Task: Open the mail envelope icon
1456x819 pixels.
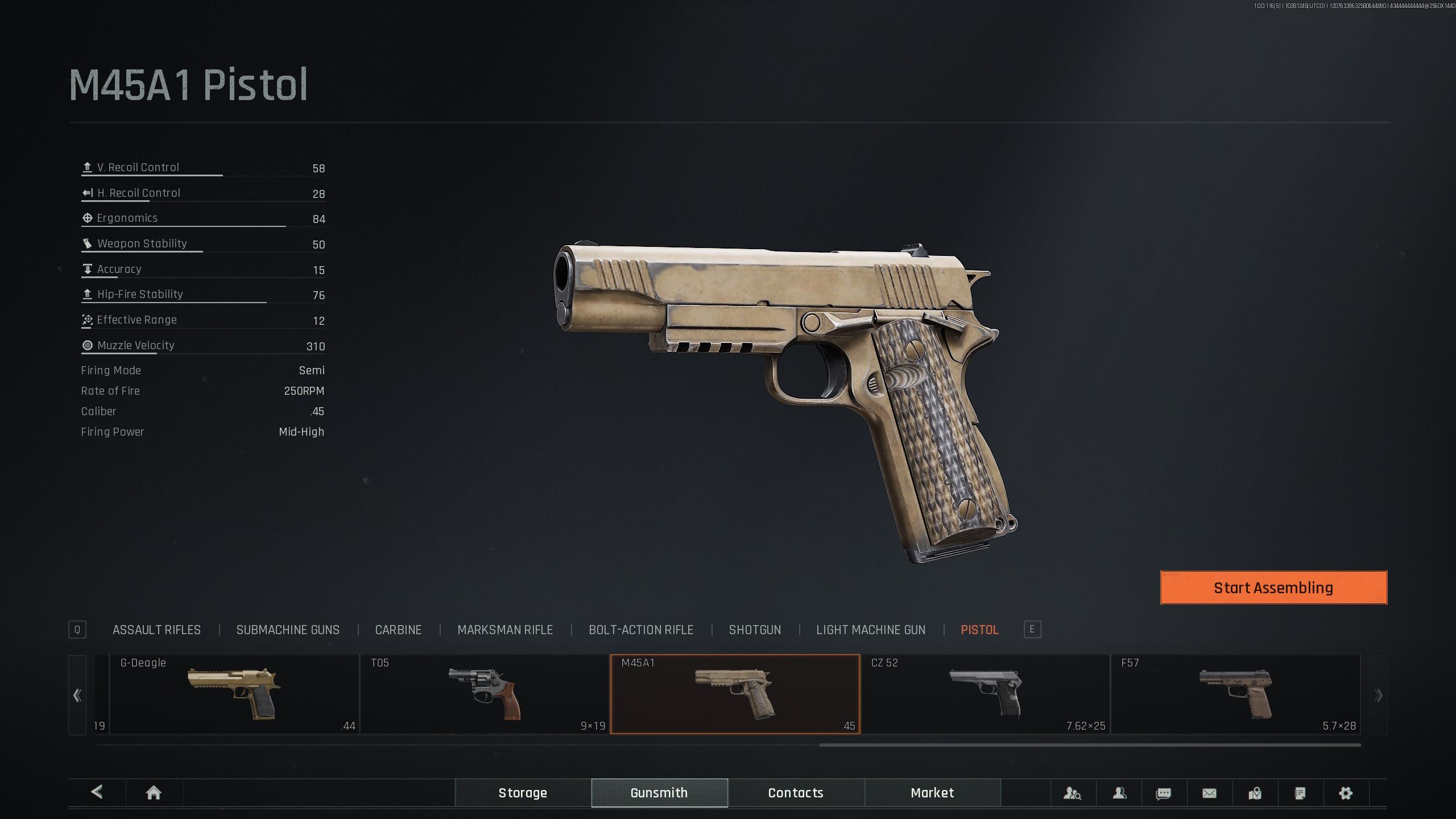Action: (1209, 793)
